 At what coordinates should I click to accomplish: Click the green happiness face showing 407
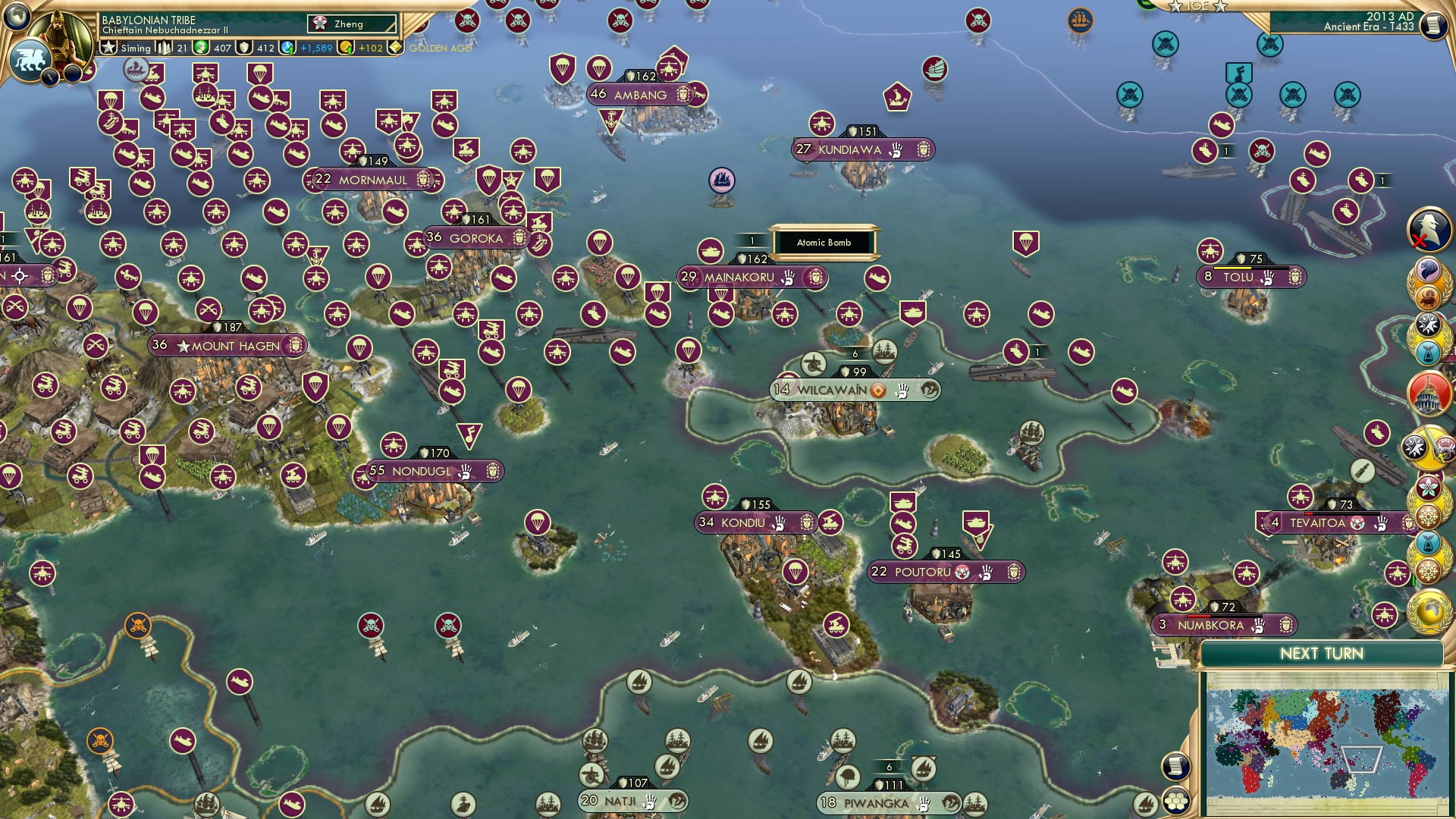tap(200, 48)
